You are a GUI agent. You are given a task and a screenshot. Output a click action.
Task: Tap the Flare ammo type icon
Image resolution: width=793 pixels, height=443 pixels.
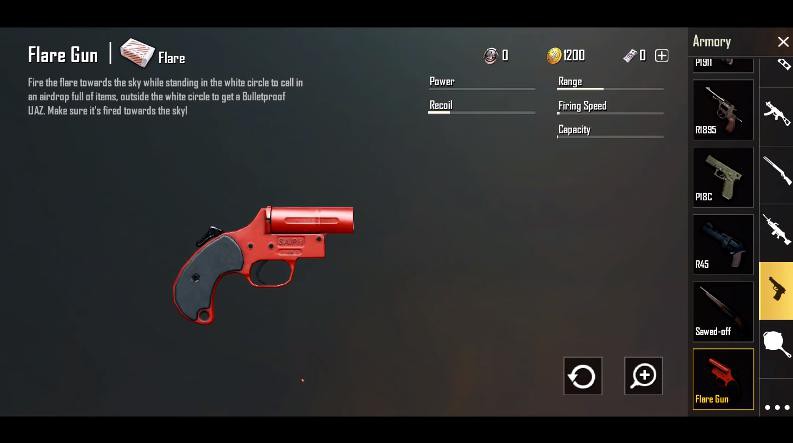tap(138, 53)
